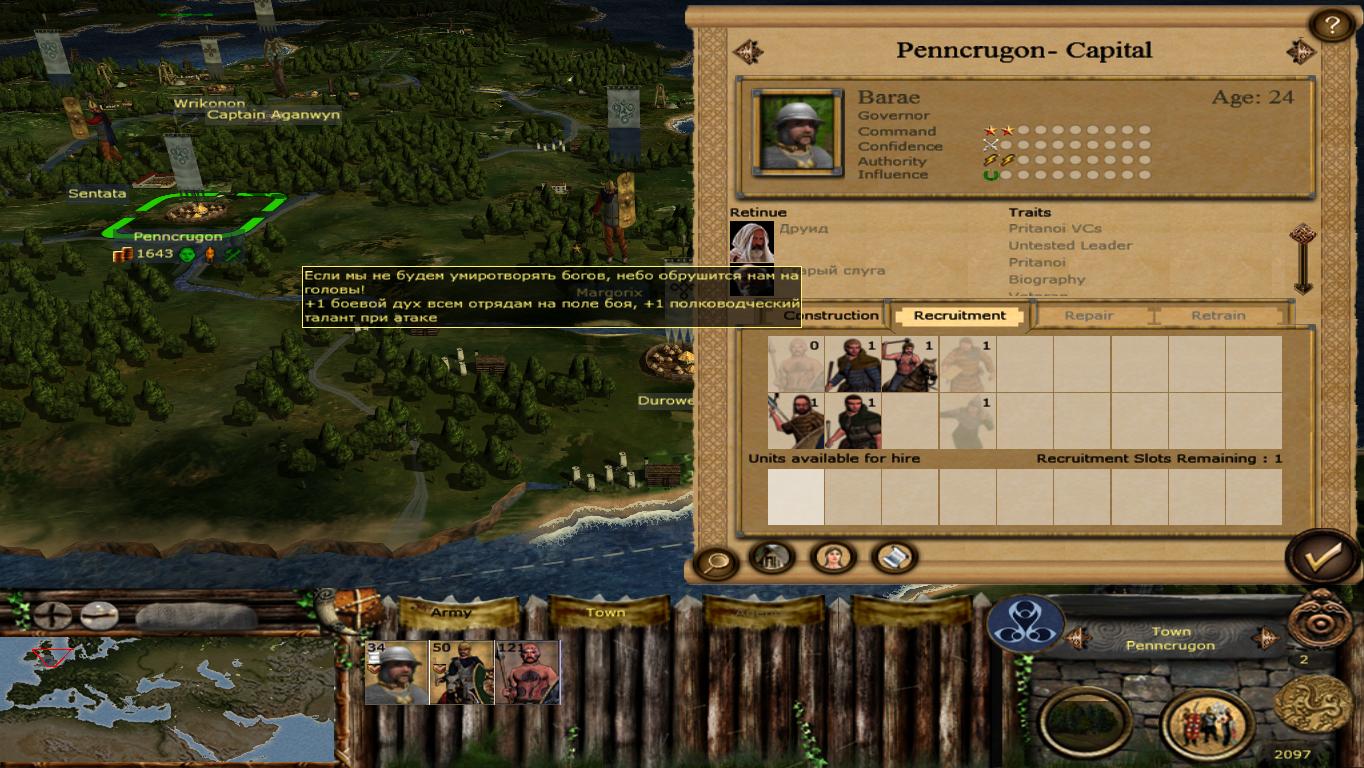This screenshot has height=768, width=1364.
Task: Confirm with the checkmark button
Action: coord(1321,558)
